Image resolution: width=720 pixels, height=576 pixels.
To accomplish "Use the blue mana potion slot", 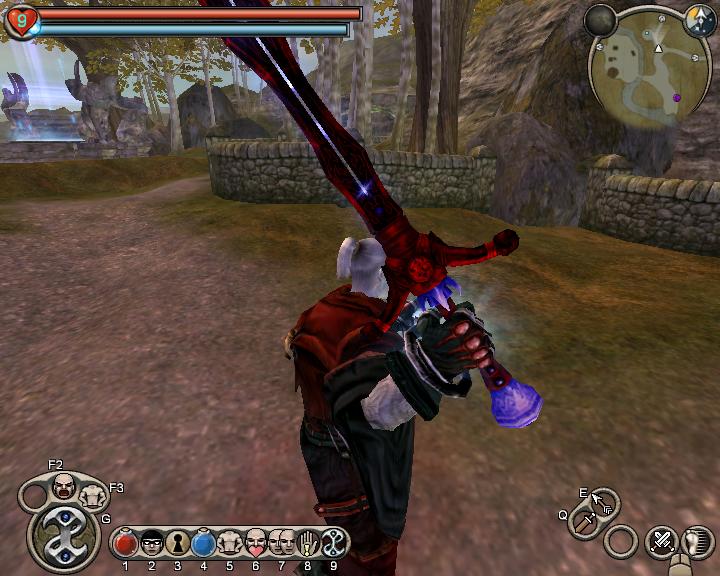I will pos(204,544).
